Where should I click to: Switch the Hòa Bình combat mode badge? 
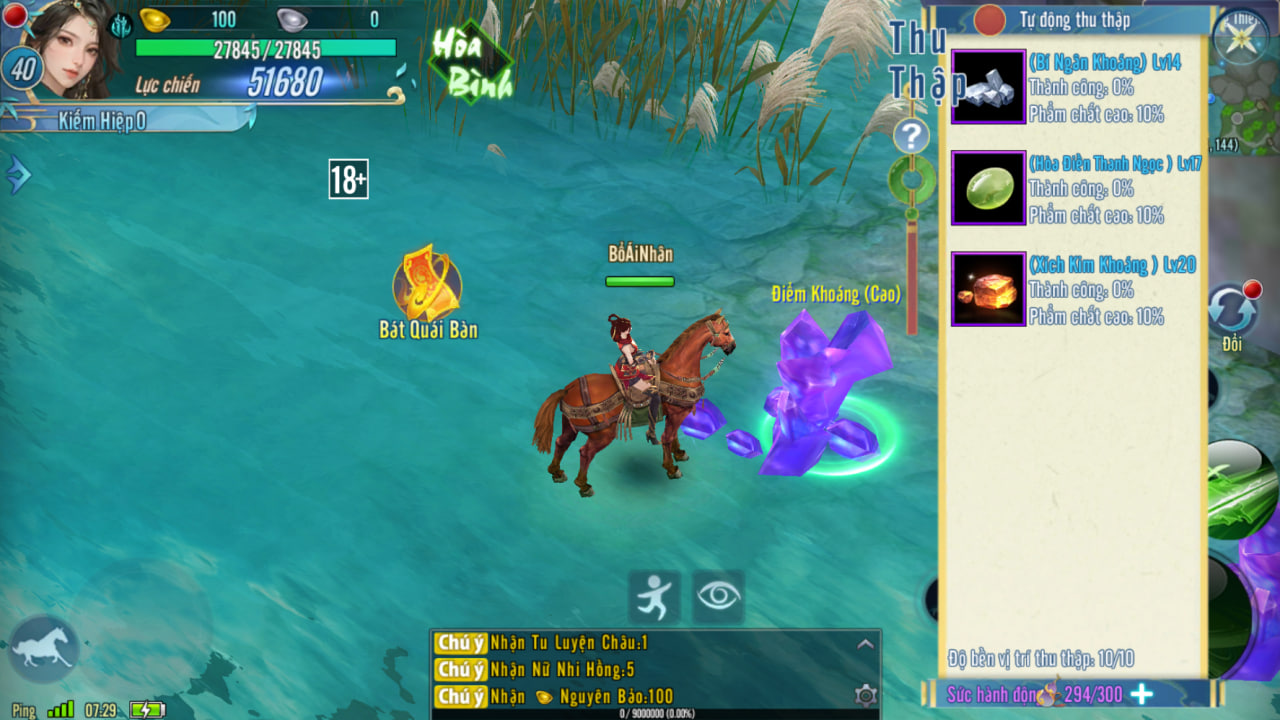point(469,62)
